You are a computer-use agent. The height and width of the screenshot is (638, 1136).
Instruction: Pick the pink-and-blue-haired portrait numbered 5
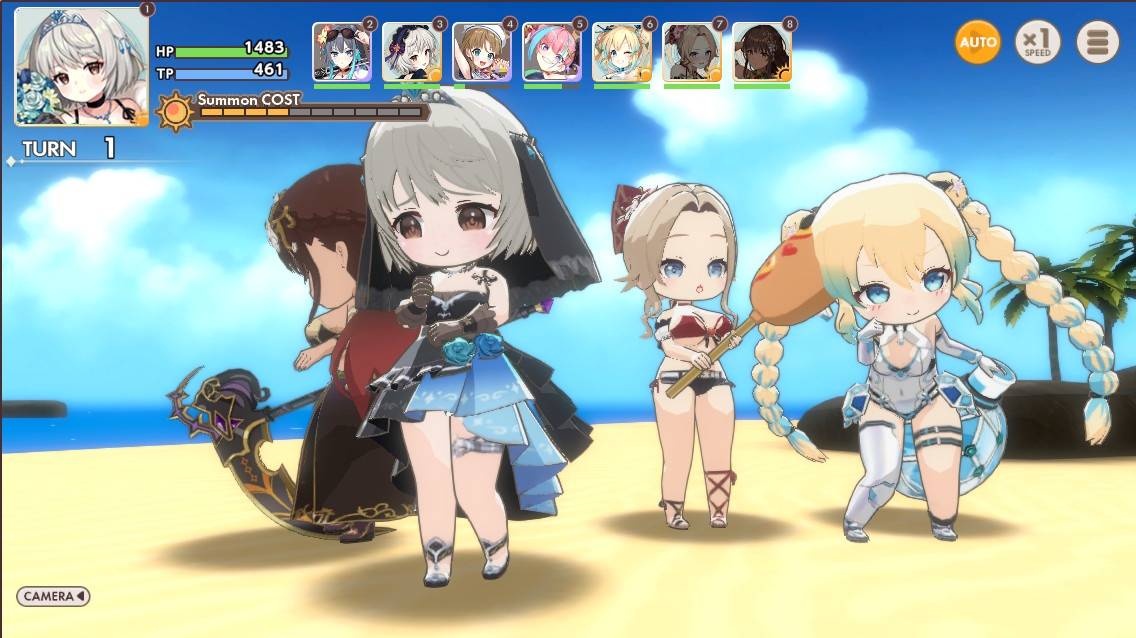[x=551, y=52]
